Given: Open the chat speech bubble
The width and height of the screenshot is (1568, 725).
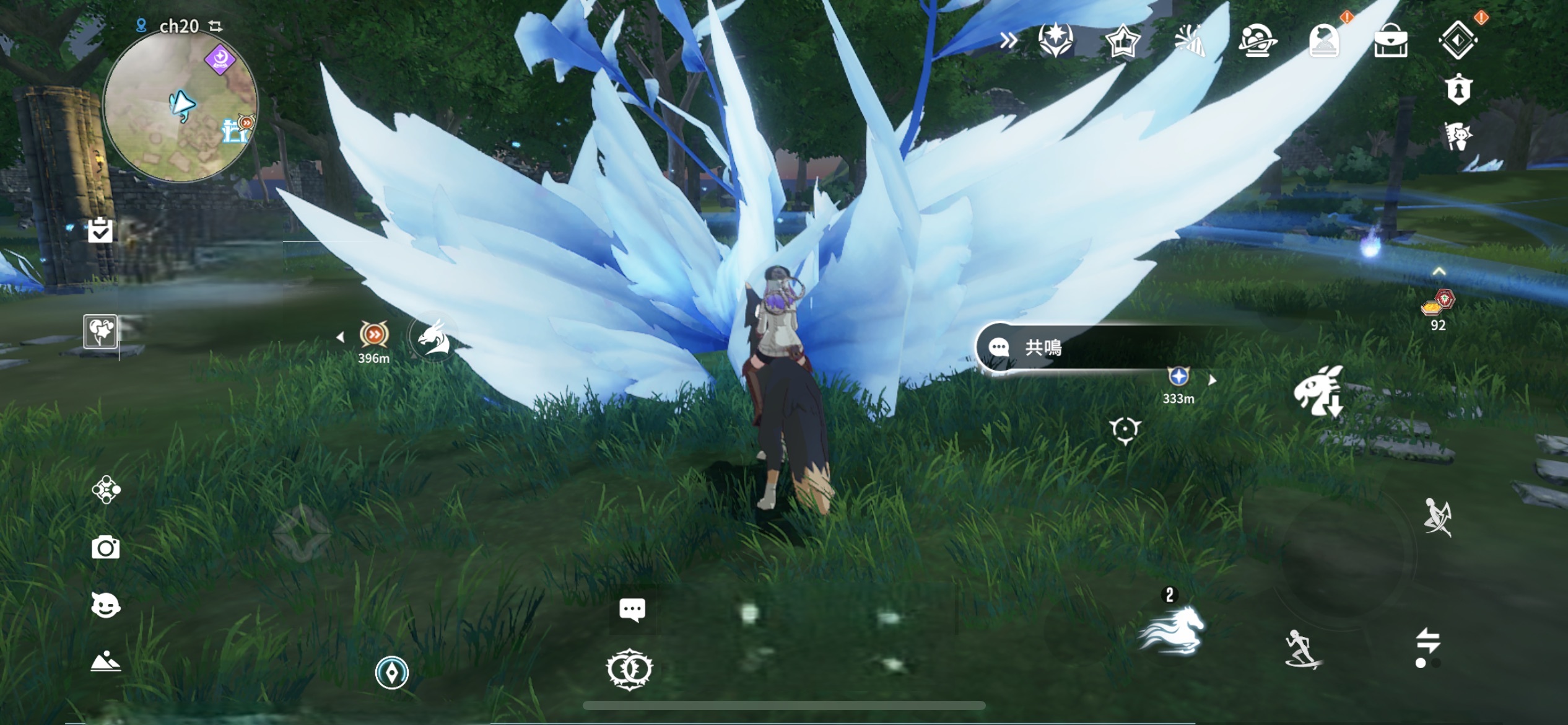Looking at the screenshot, I should tap(632, 610).
